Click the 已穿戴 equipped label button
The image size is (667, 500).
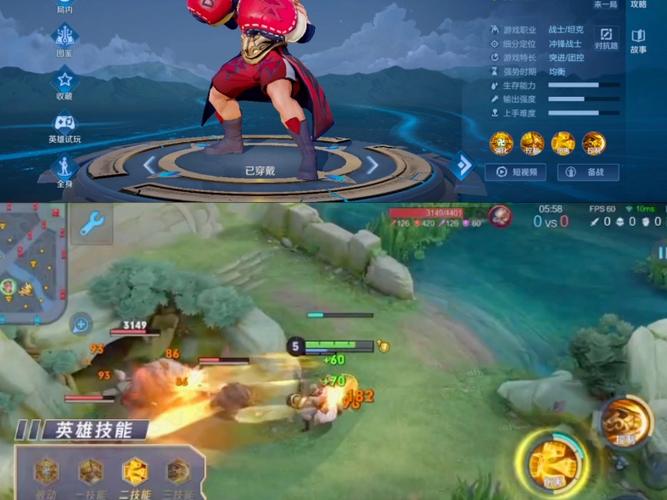262,171
